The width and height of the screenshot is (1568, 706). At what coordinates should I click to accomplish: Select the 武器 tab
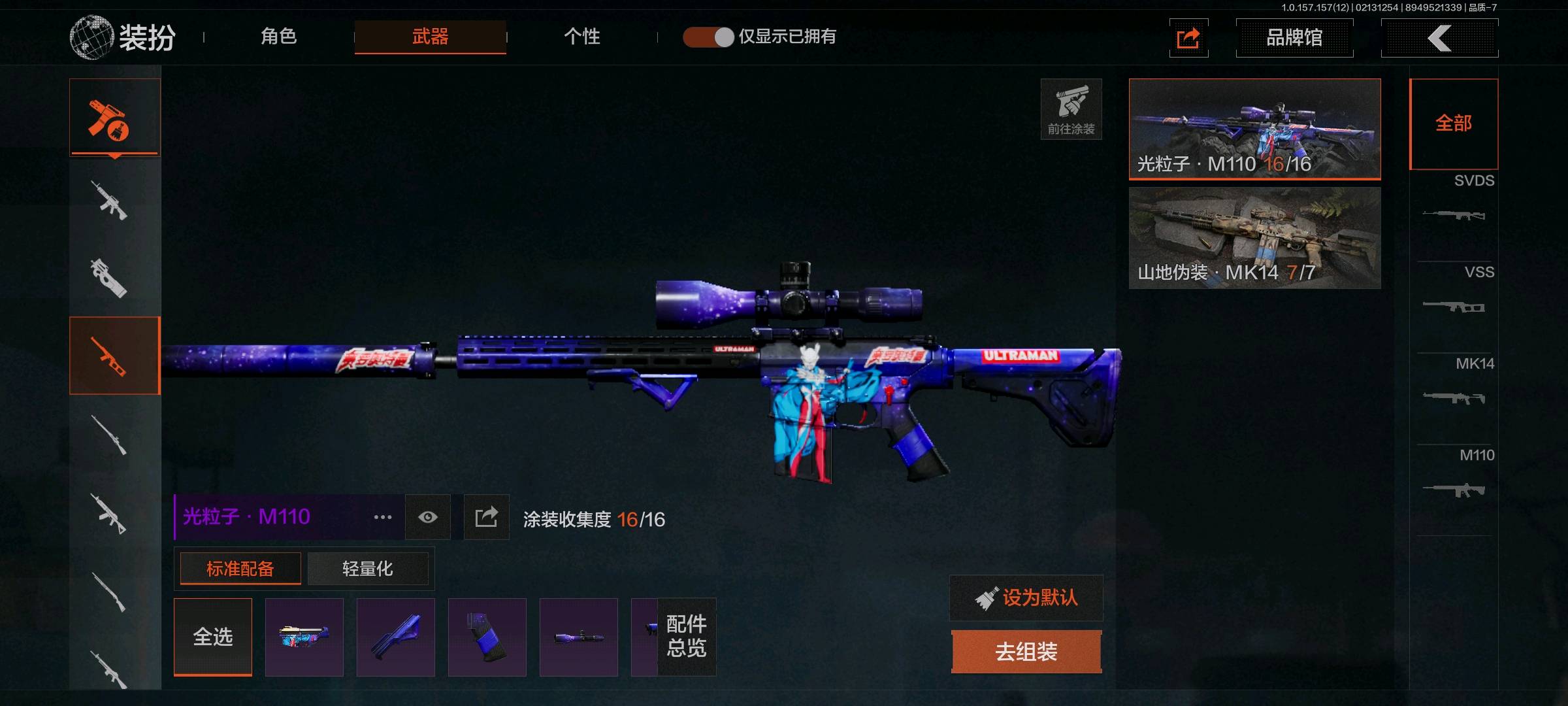click(x=430, y=37)
